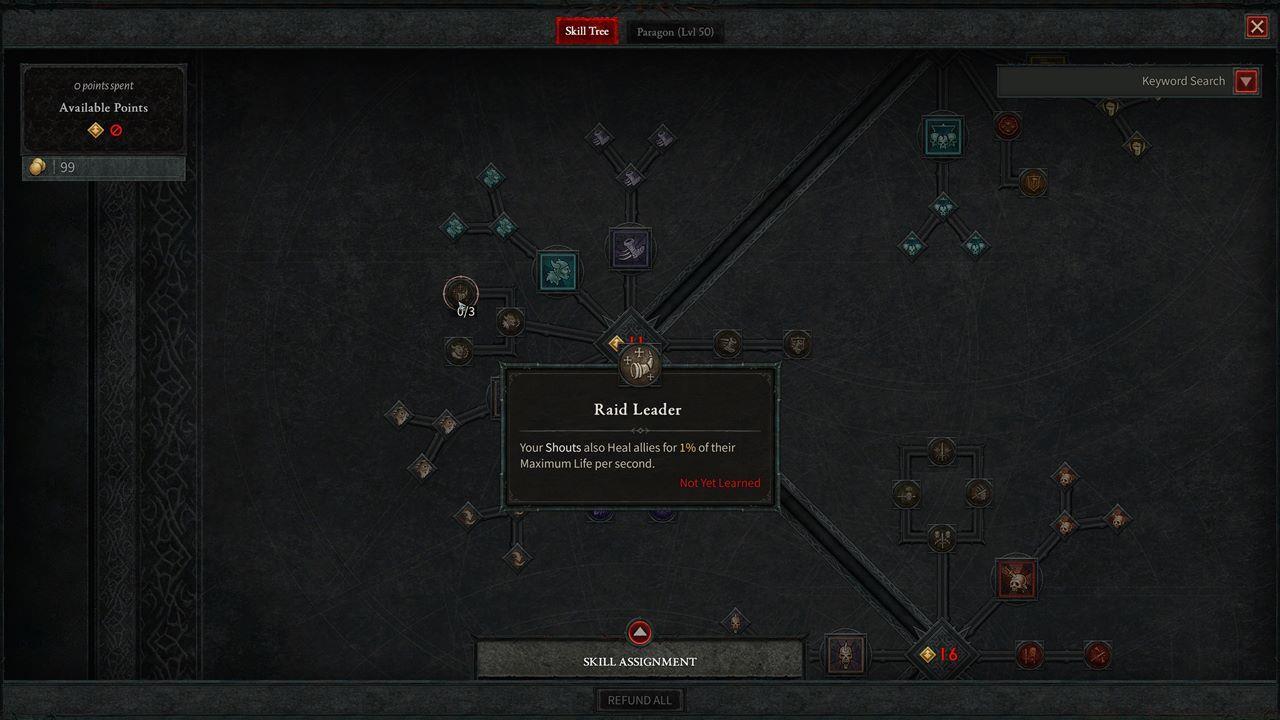
Task: Expand skill assignment with the red arrow
Action: (640, 632)
